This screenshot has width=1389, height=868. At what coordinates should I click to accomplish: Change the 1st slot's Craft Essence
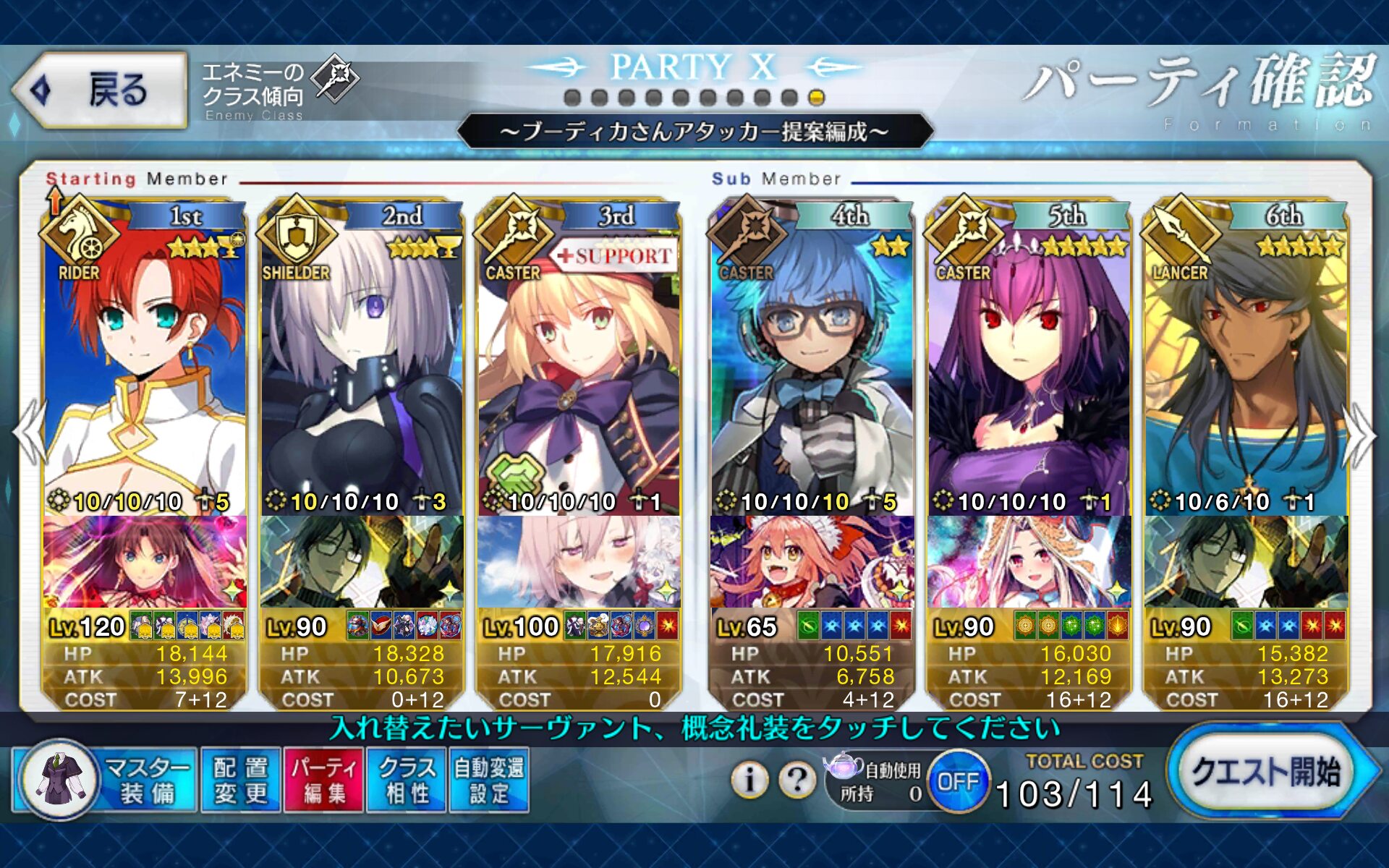[x=145, y=562]
